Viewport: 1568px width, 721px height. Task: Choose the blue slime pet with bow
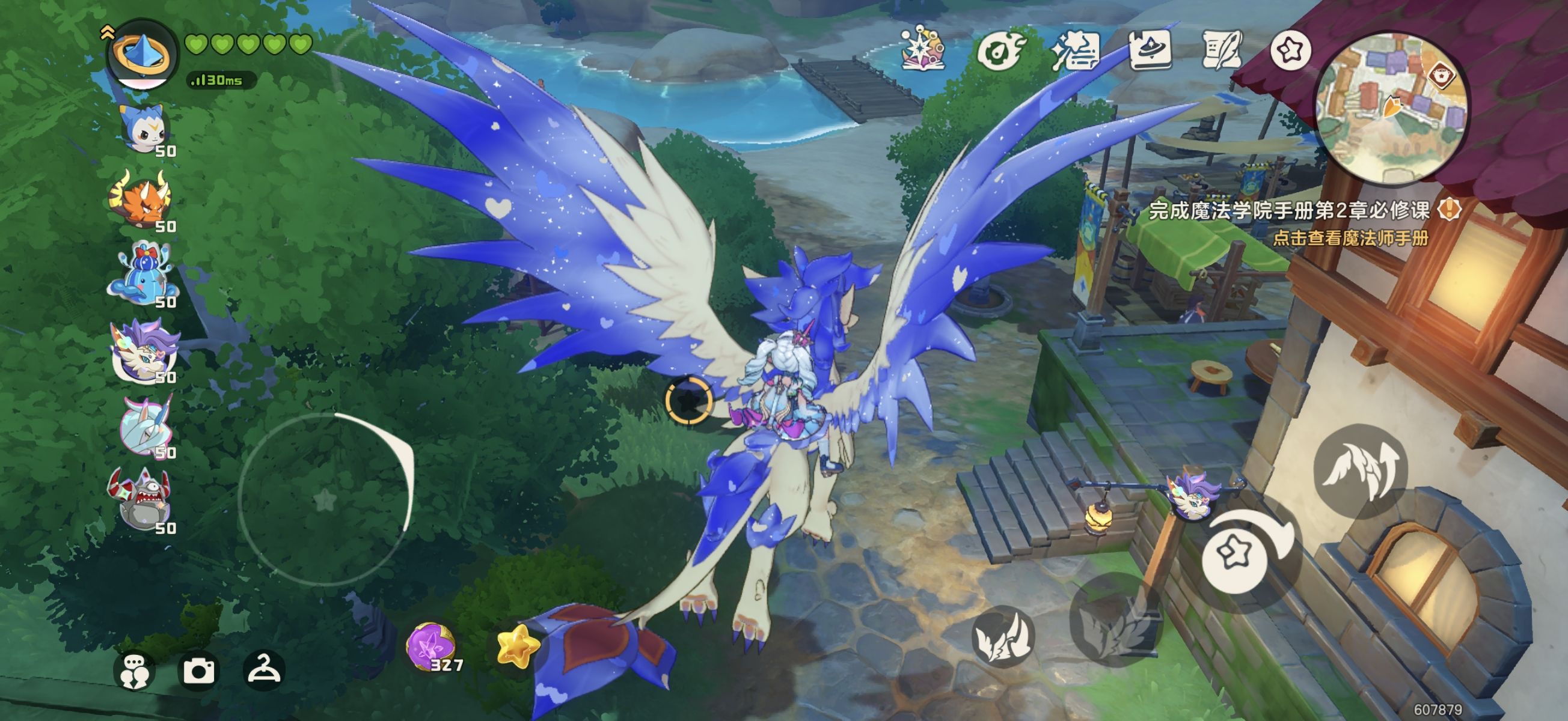[144, 275]
